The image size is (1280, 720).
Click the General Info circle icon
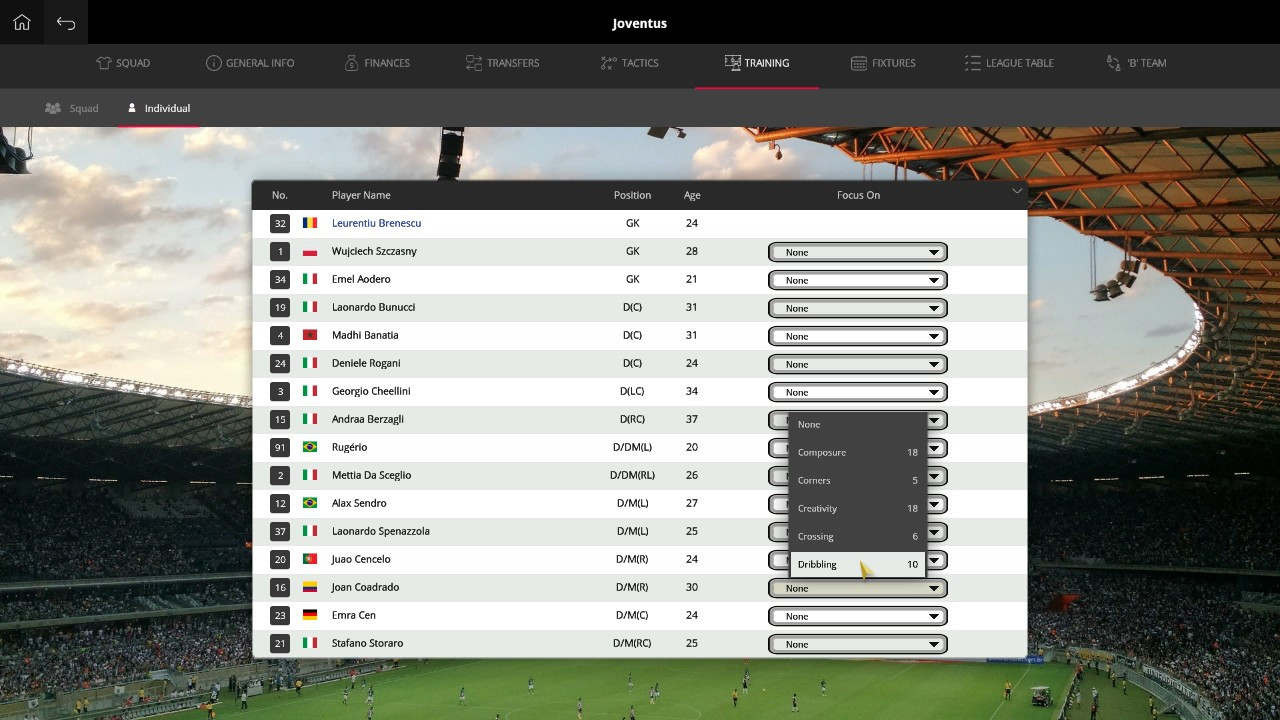(x=213, y=62)
